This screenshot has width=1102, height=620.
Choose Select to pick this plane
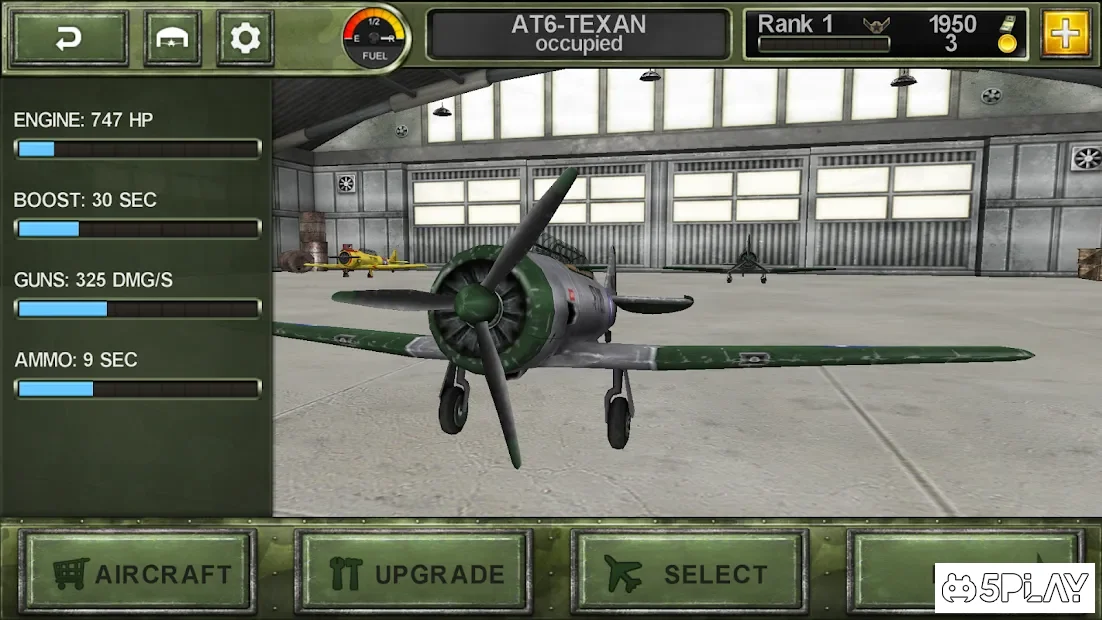coord(689,572)
